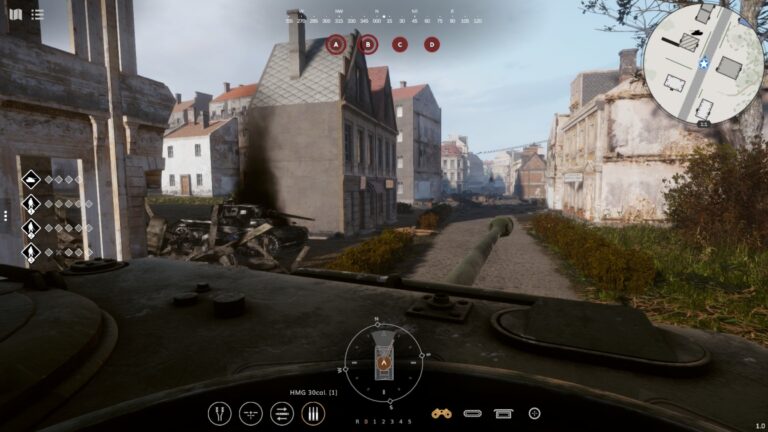Screen dimensions: 768x432
Task: Select capture point D marker
Action: [432, 44]
